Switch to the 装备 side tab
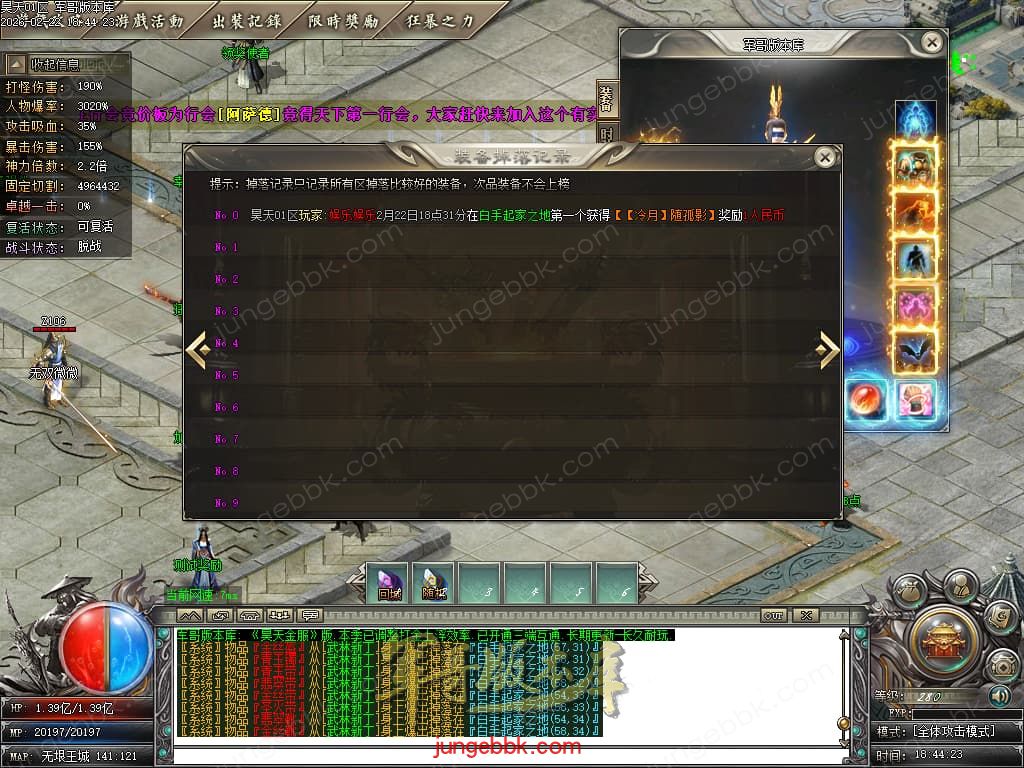Image resolution: width=1024 pixels, height=768 pixels. tap(607, 99)
